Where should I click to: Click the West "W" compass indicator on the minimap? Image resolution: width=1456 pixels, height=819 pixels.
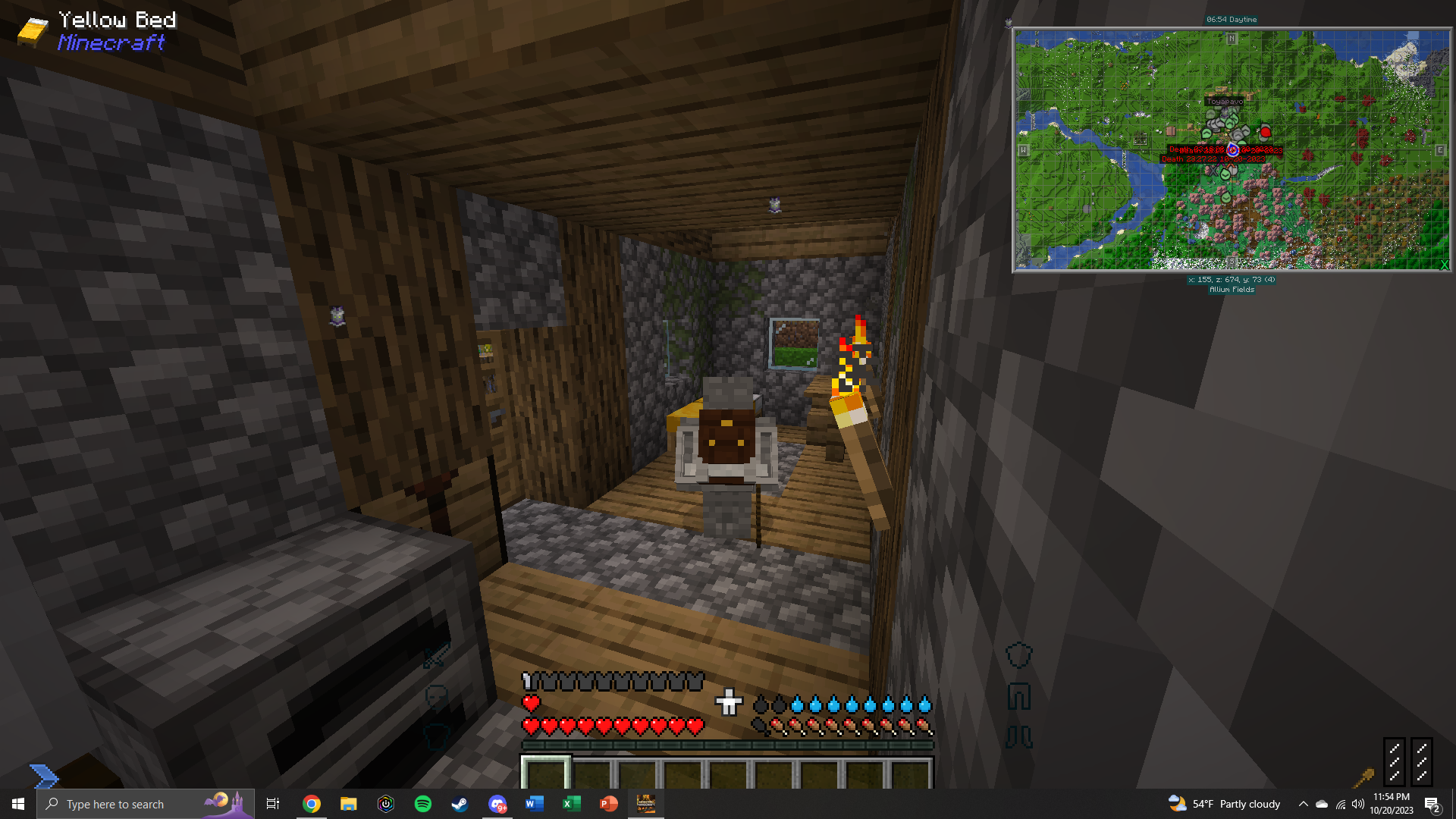click(1025, 149)
